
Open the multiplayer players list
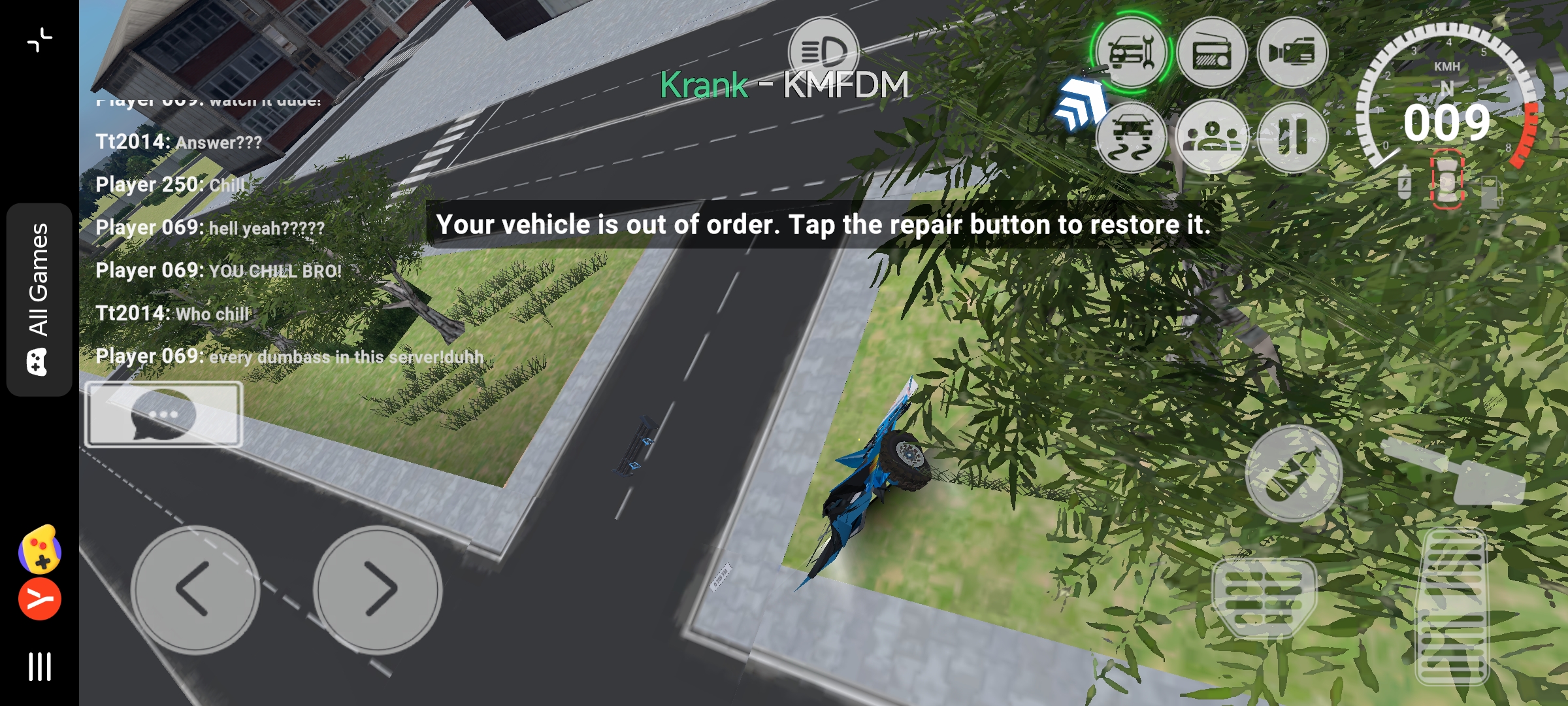(1212, 138)
